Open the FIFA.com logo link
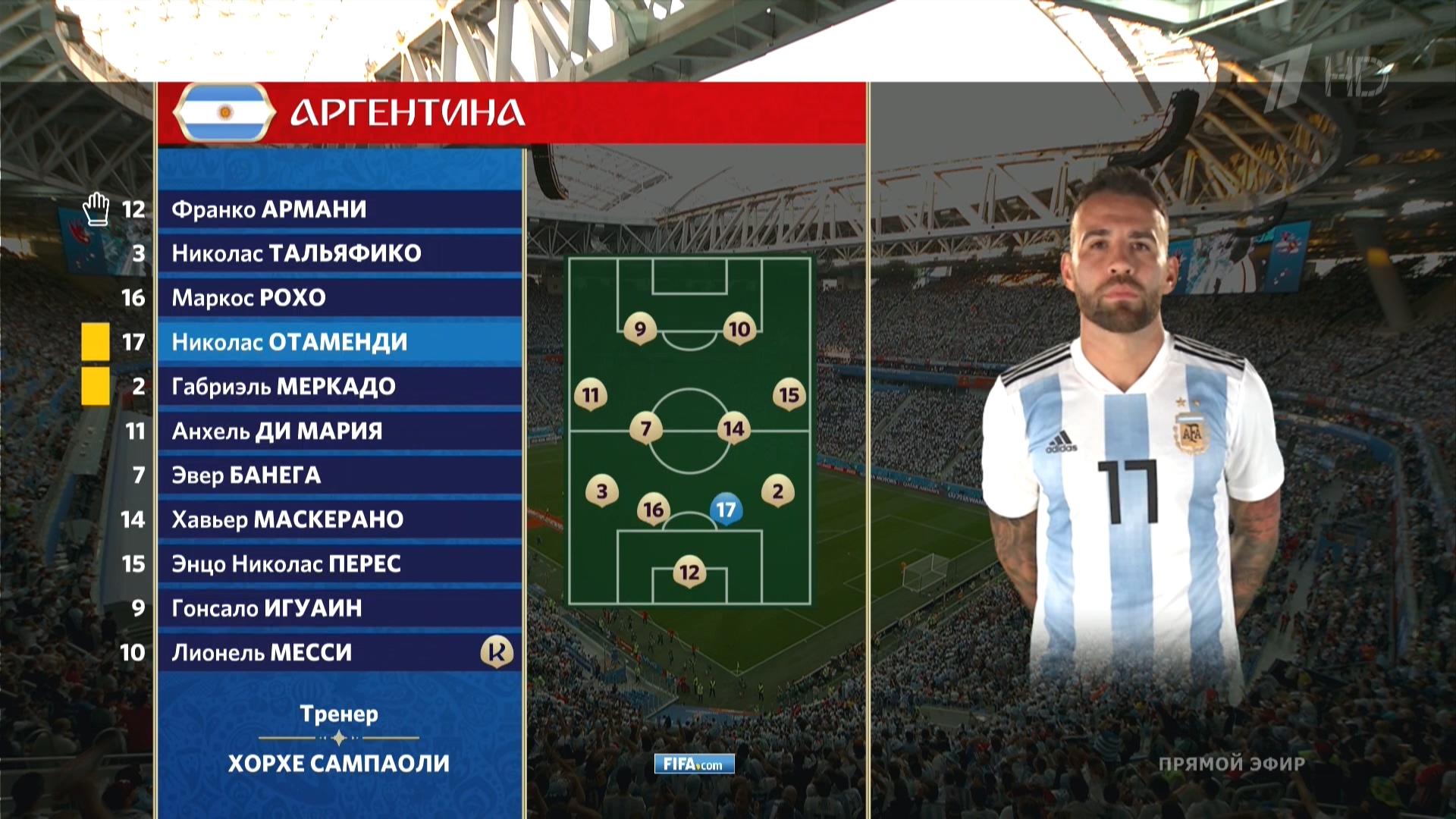The image size is (1456, 819). pos(694,764)
